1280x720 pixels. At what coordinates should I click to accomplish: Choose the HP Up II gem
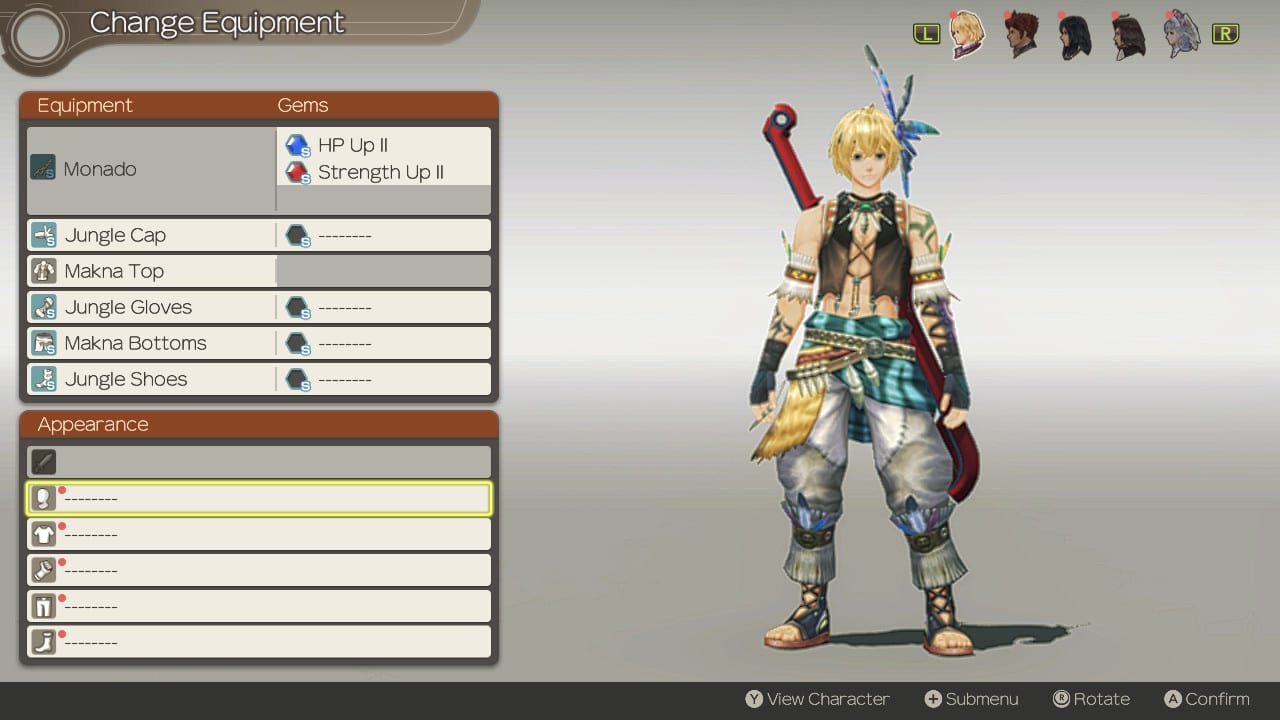353,146
